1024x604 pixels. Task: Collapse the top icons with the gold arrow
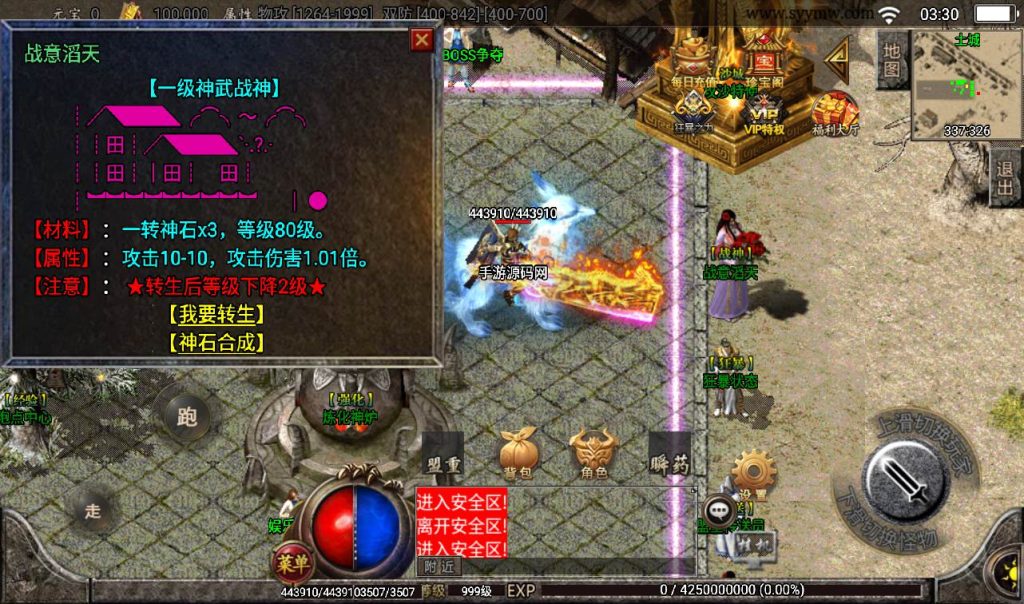836,61
